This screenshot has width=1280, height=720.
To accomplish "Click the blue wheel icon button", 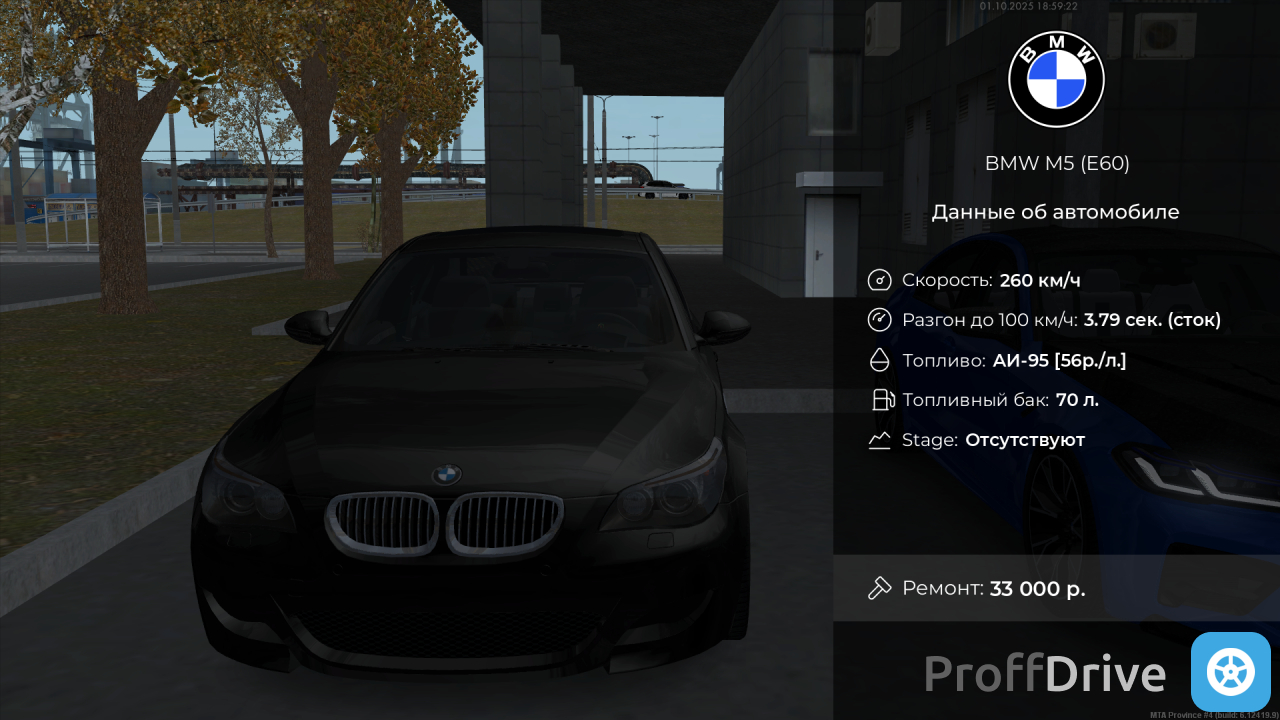I will tap(1230, 672).
